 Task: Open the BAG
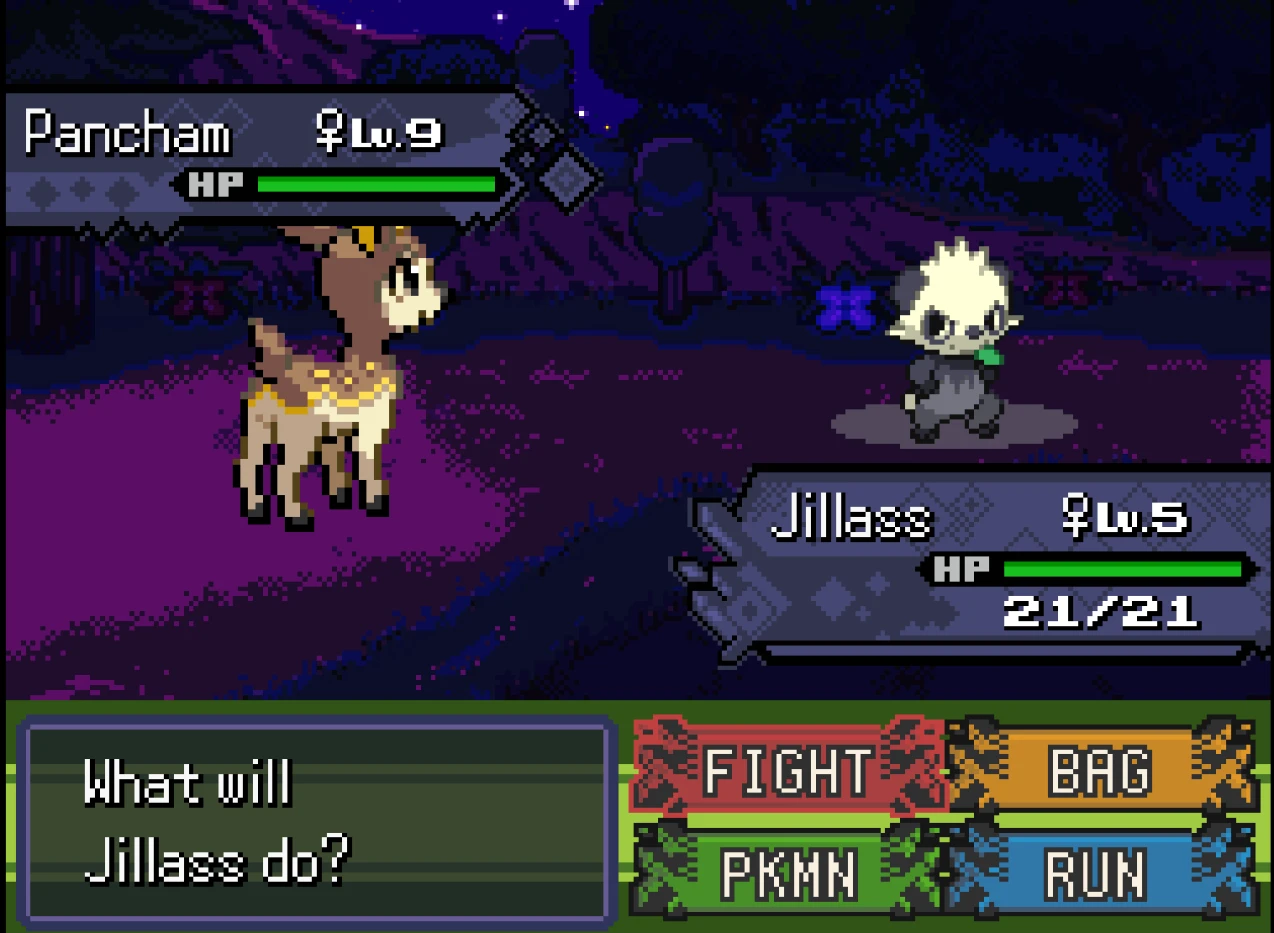1099,771
